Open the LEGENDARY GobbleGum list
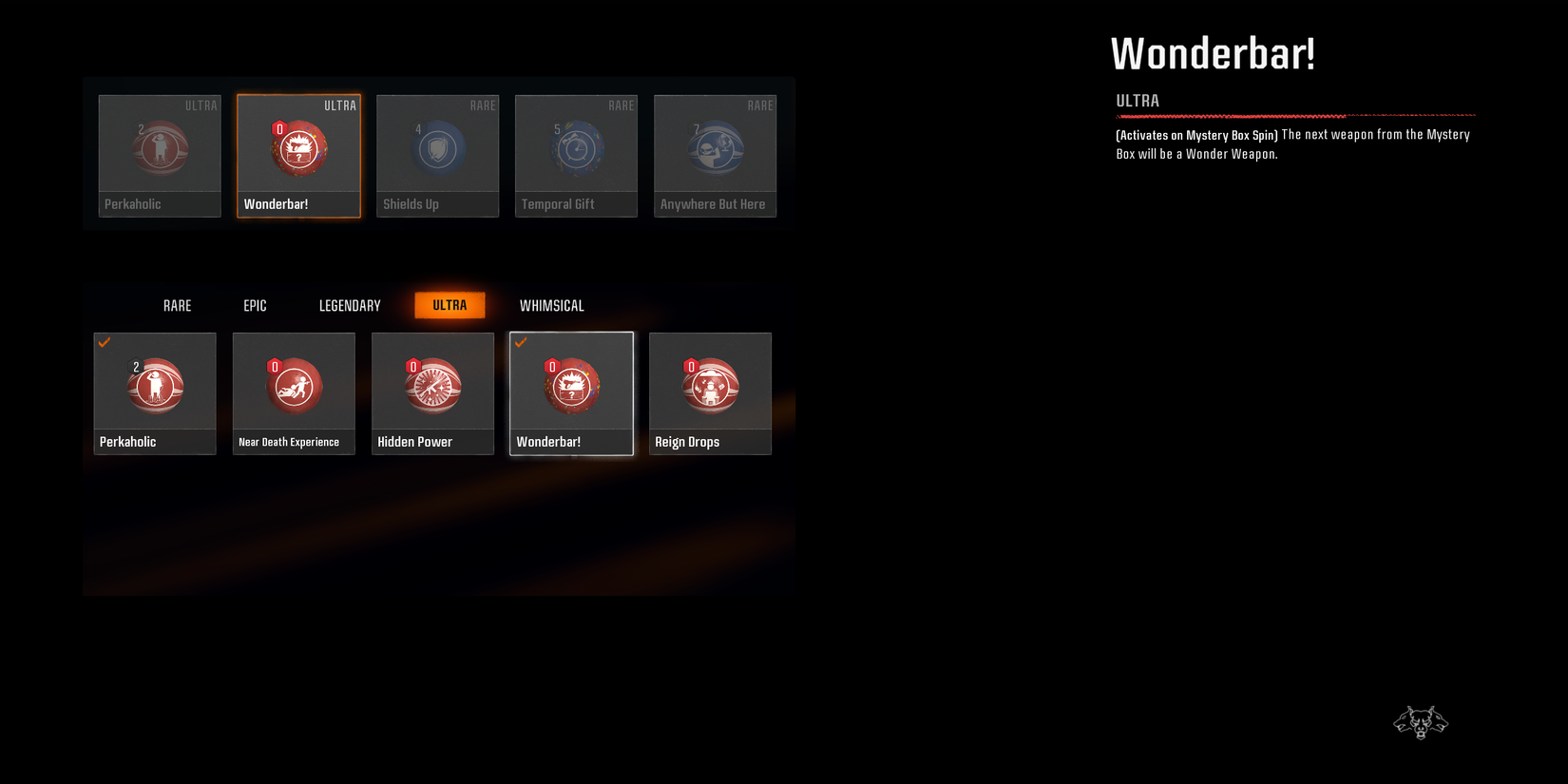This screenshot has height=784, width=1568. click(349, 305)
